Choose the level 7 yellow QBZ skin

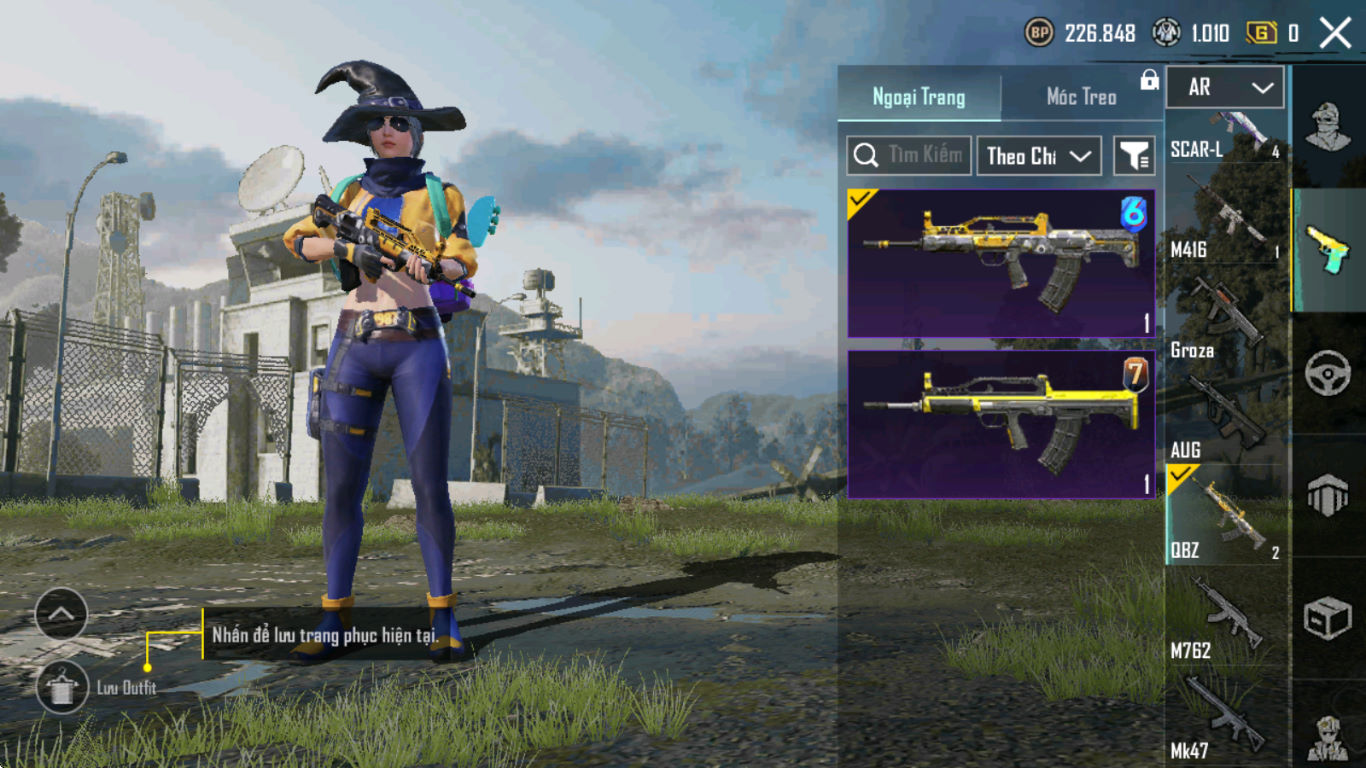[1001, 424]
